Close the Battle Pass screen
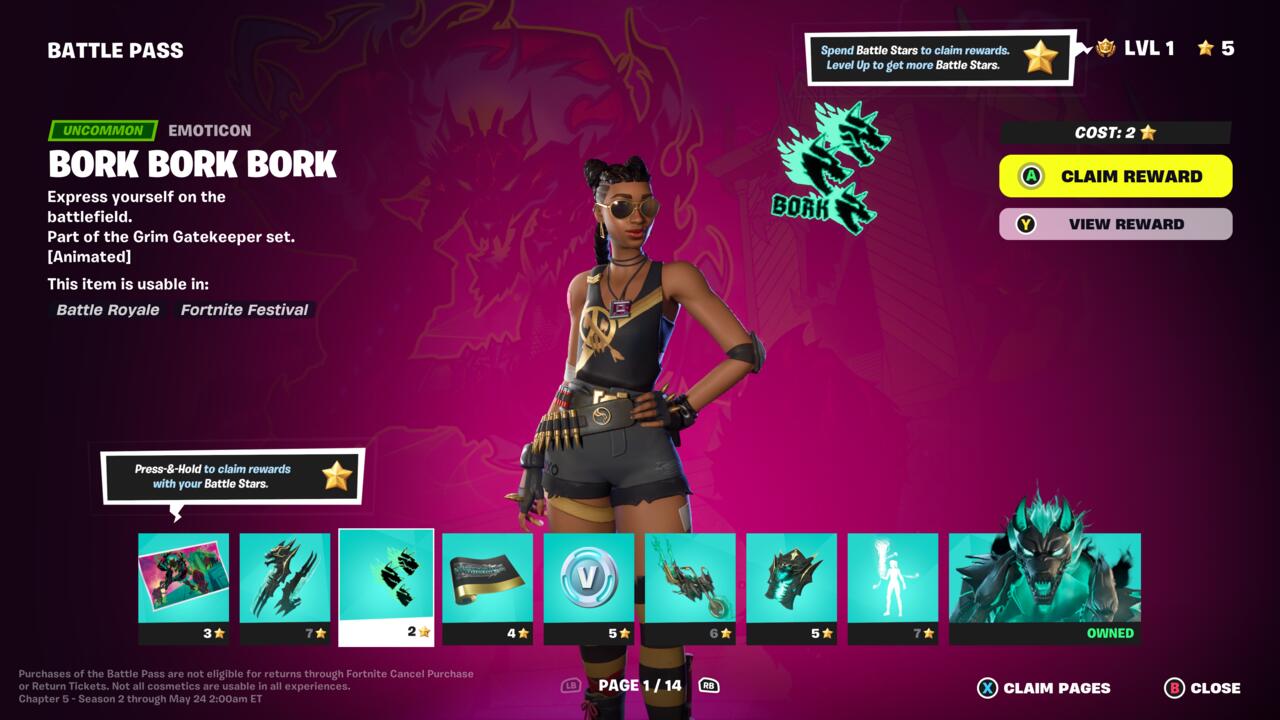The width and height of the screenshot is (1280, 720). [x=1203, y=688]
